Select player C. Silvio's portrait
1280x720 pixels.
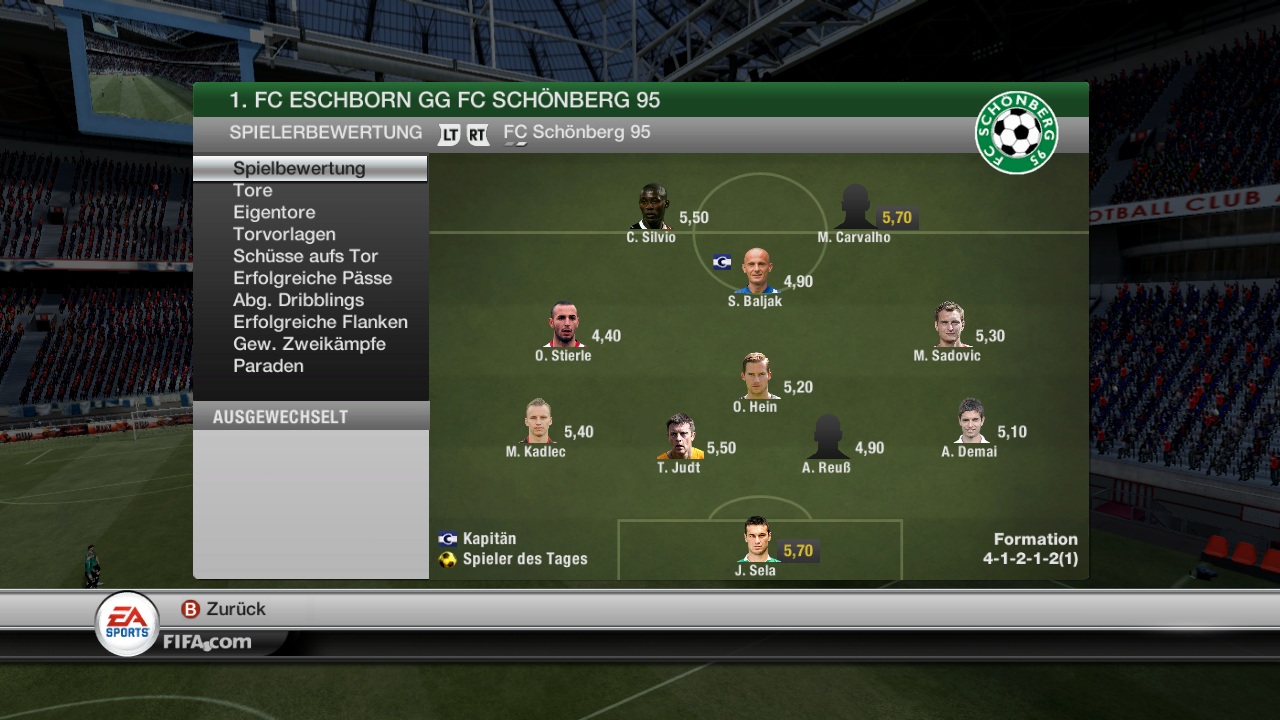click(652, 208)
